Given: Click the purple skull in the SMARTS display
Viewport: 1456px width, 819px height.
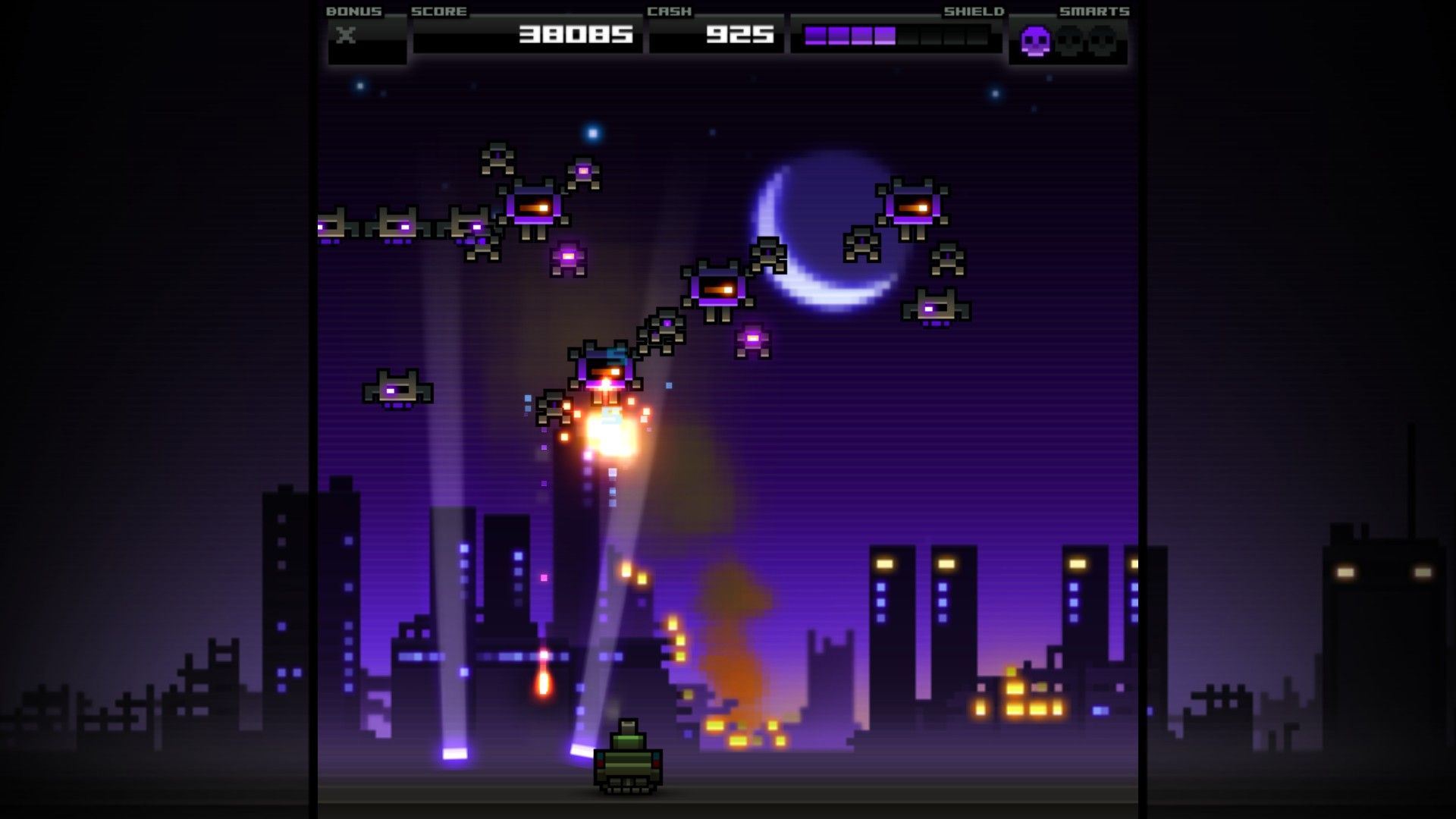Looking at the screenshot, I should (1035, 39).
